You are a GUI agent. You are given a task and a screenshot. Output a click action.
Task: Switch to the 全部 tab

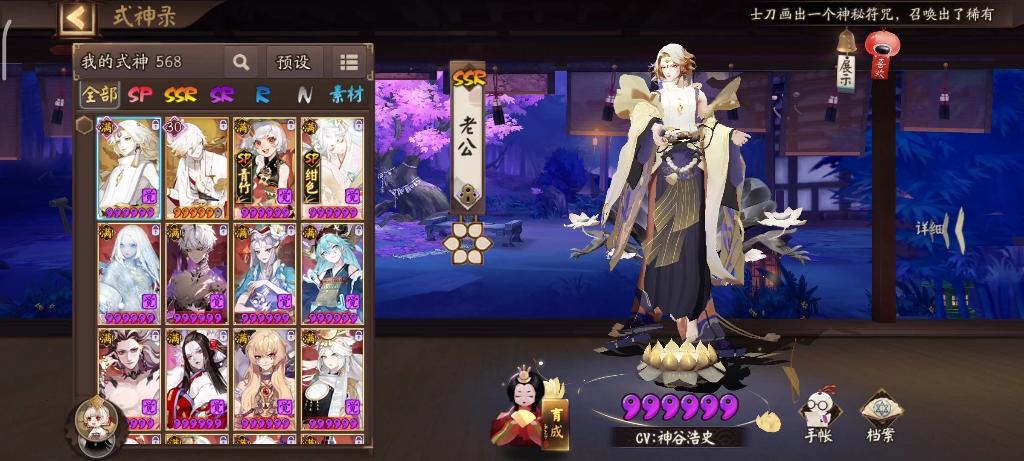(99, 95)
